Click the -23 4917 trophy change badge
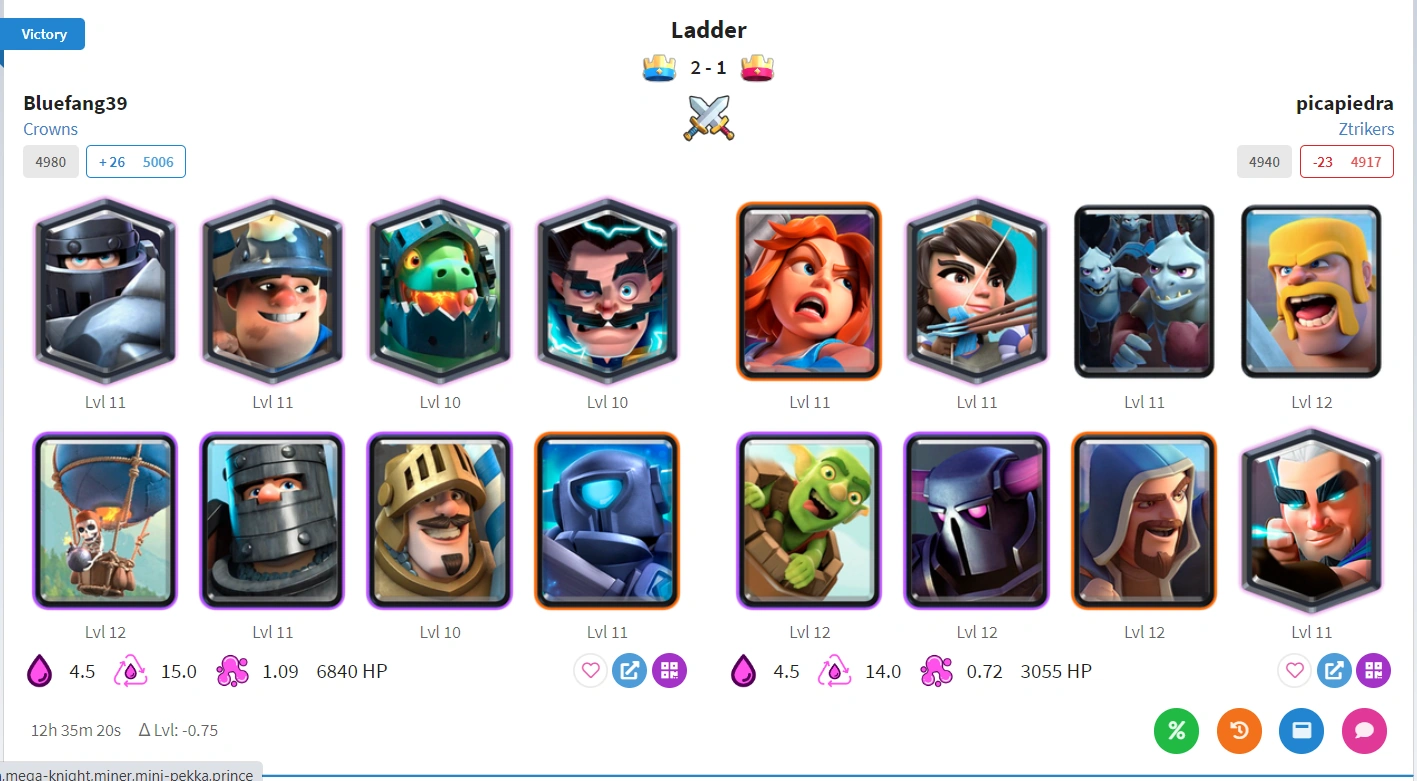Screen dimensions: 1417x781 coord(1346,161)
